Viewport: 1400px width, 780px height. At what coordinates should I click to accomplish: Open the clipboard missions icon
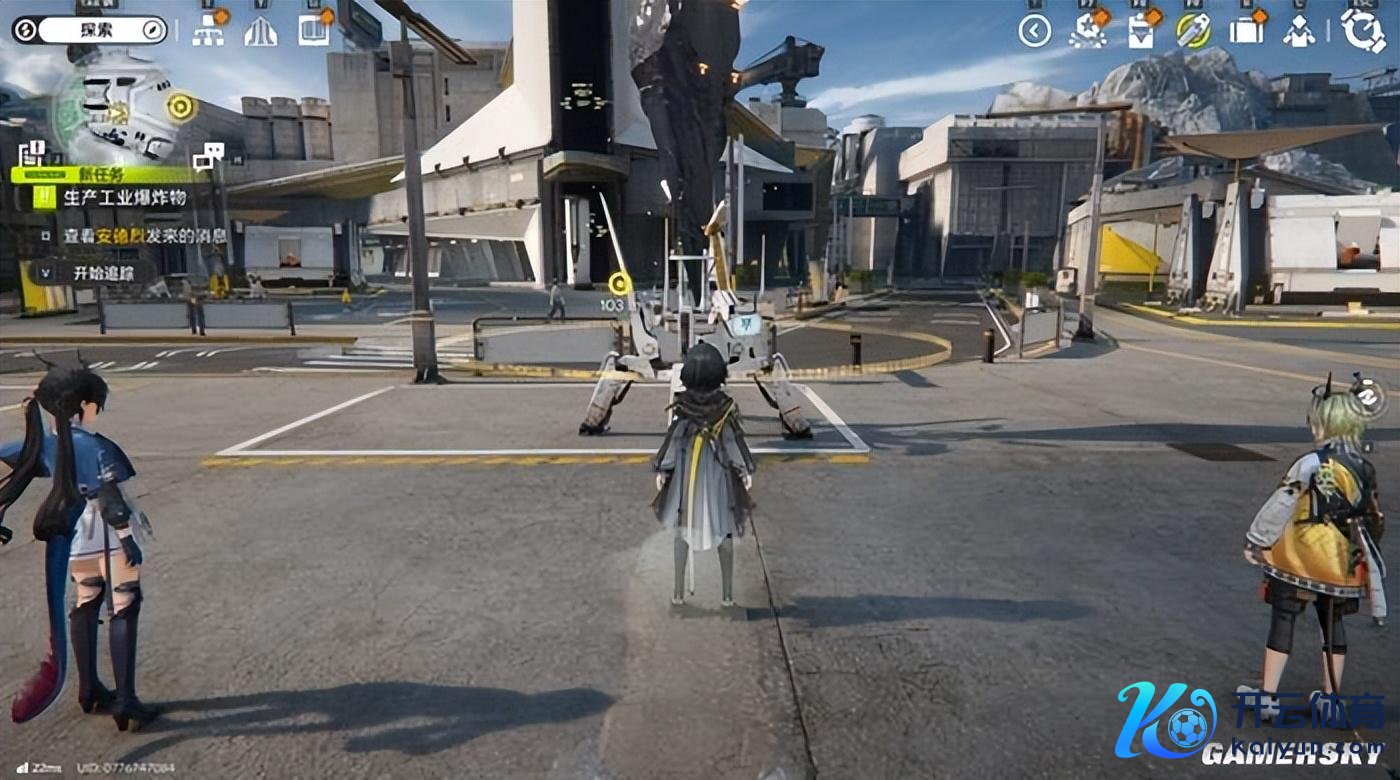pyautogui.click(x=1140, y=31)
